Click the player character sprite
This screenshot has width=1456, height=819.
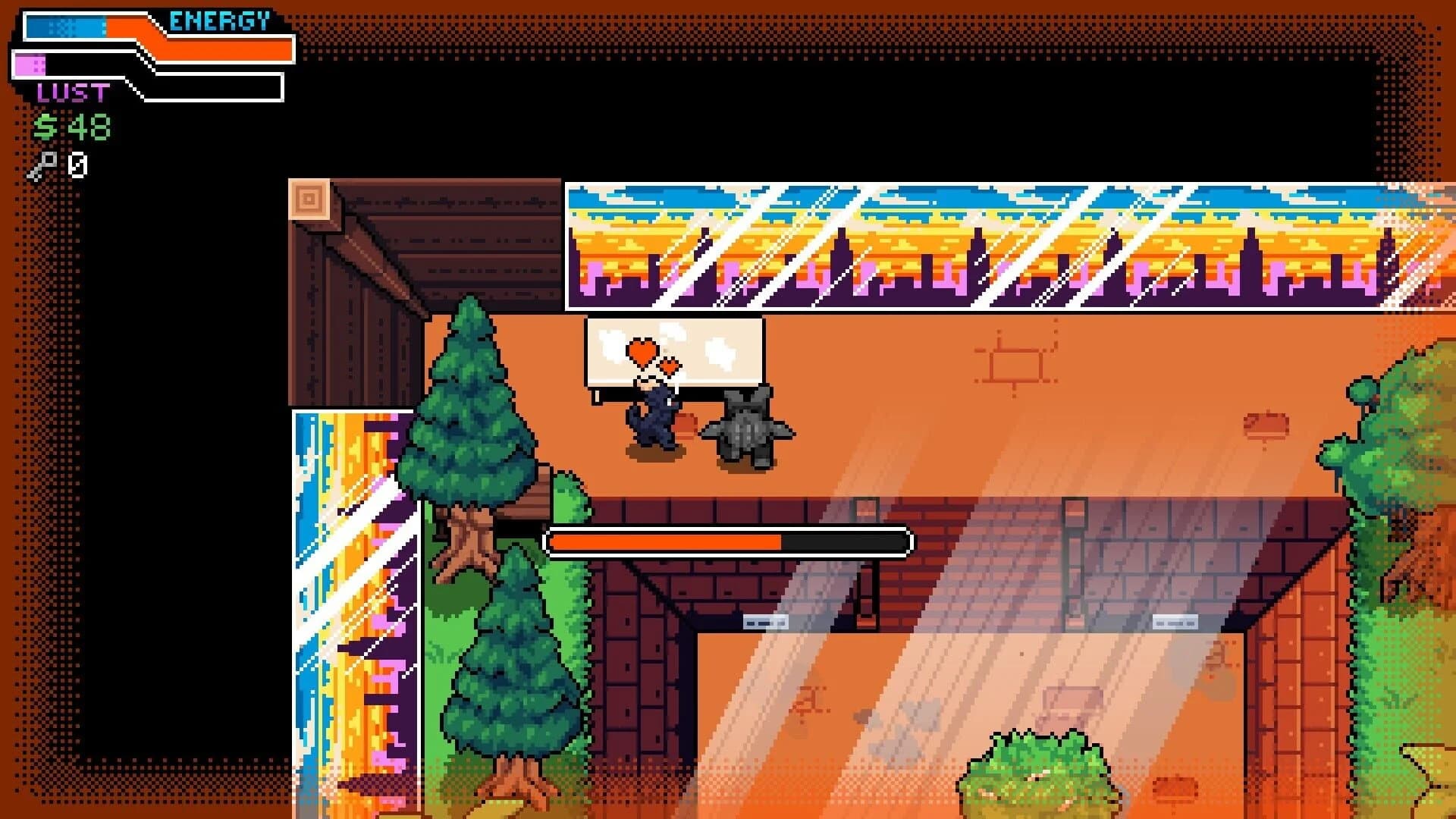[x=654, y=417]
